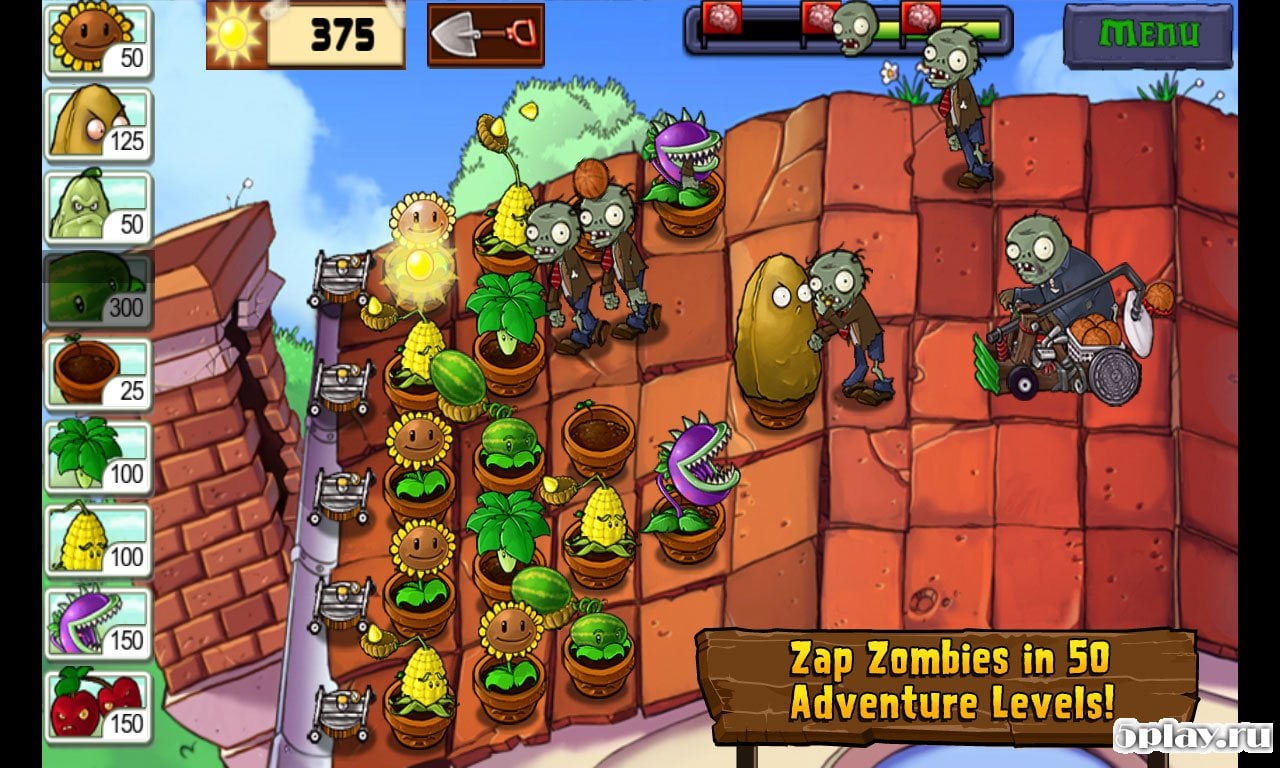This screenshot has width=1280, height=768.
Task: Select the Sunflower seed packet
Action: click(x=97, y=40)
